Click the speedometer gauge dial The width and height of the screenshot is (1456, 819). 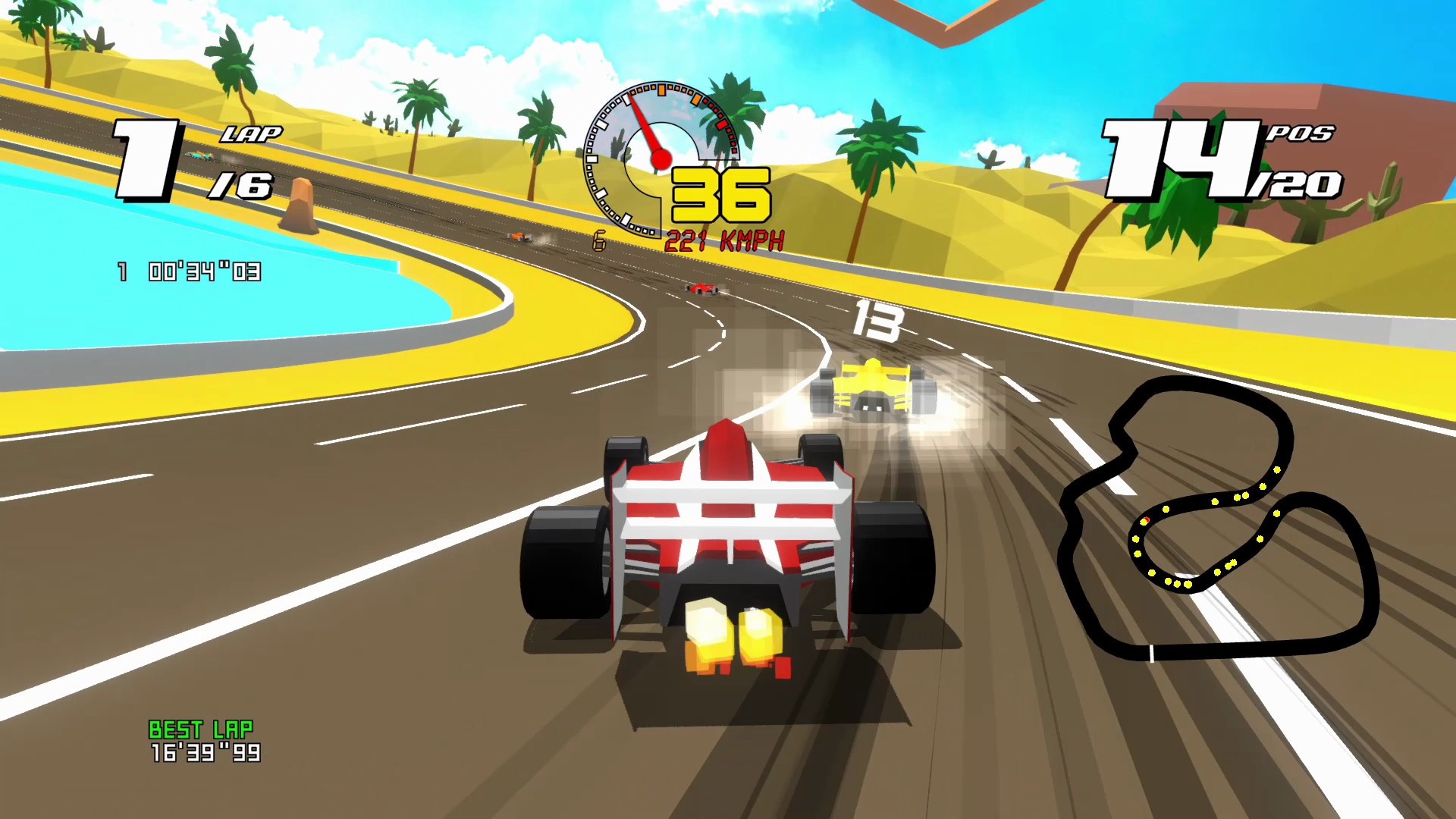[660, 159]
